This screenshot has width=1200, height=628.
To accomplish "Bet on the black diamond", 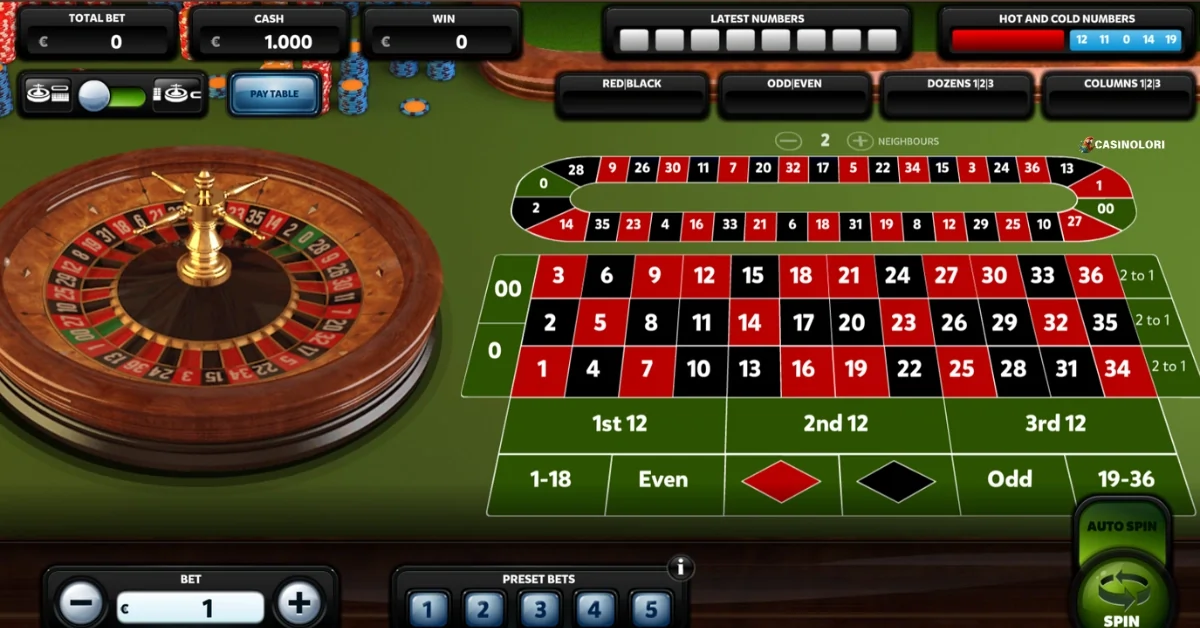I will click(895, 481).
